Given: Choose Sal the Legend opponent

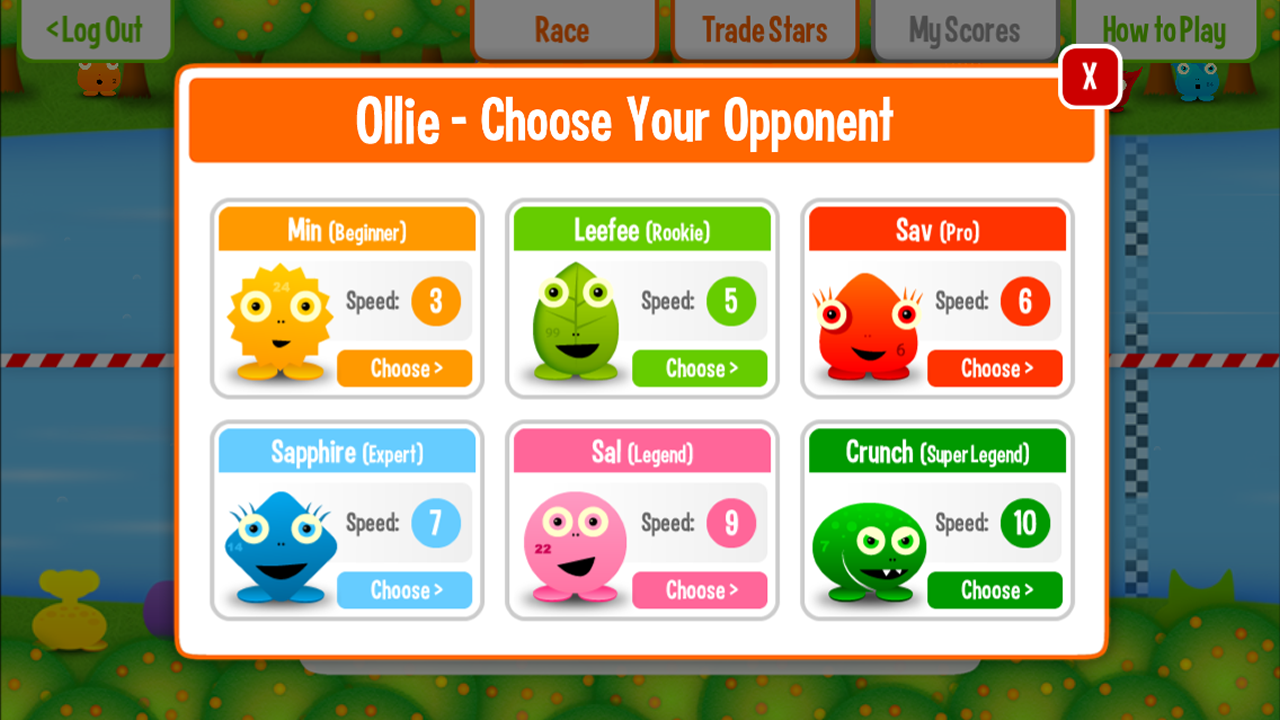Looking at the screenshot, I should coord(699,590).
